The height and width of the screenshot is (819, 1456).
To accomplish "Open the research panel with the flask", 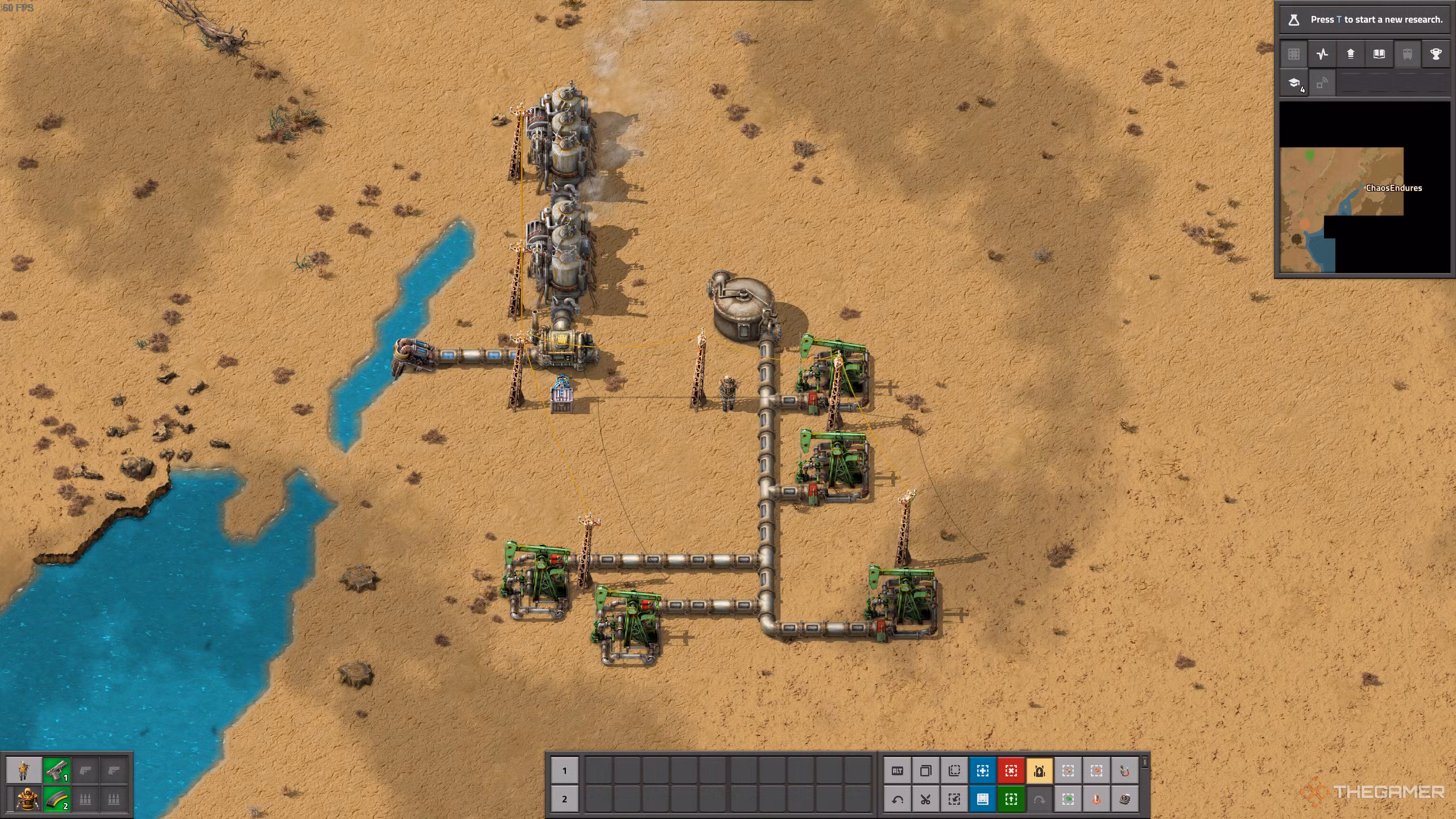I will point(1293,20).
